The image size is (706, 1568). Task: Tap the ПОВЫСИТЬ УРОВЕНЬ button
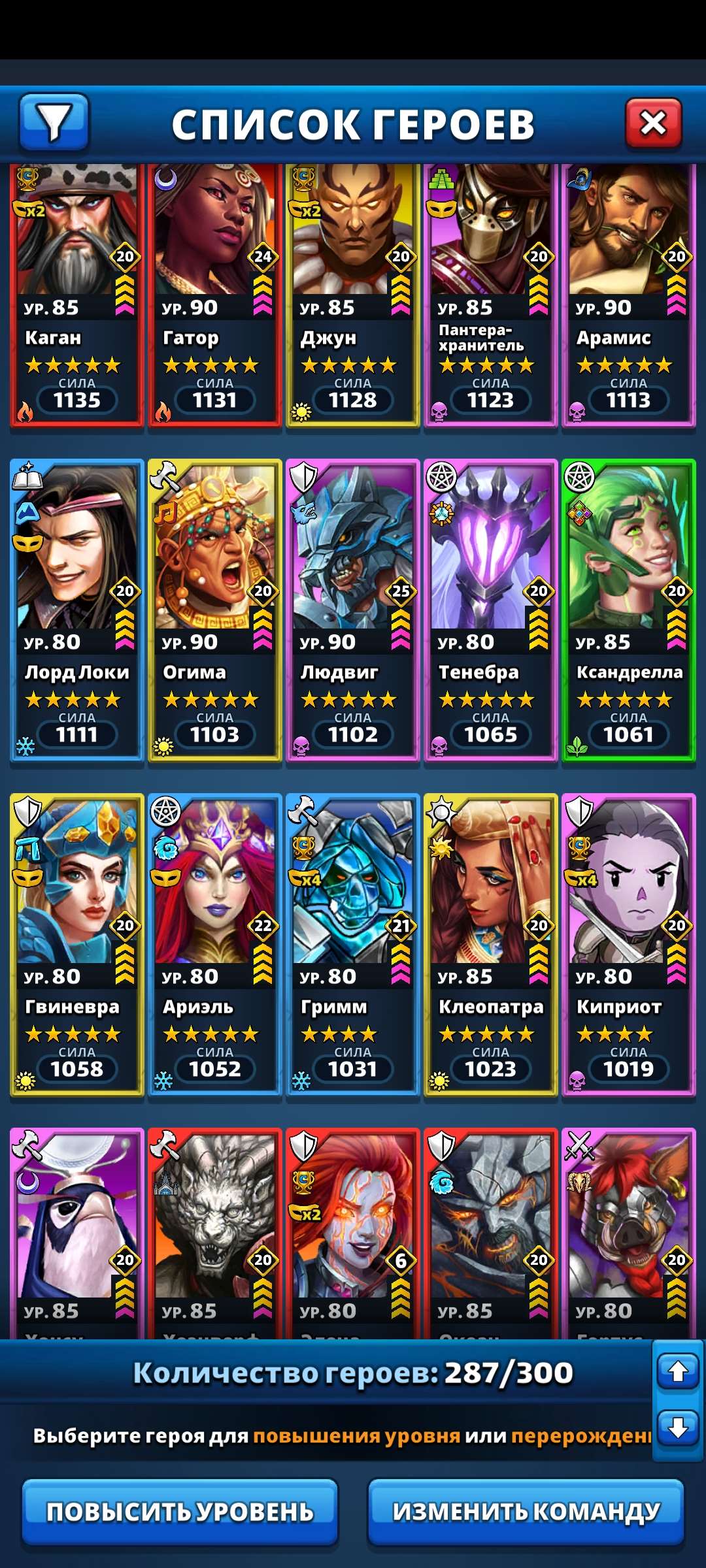[180, 1512]
